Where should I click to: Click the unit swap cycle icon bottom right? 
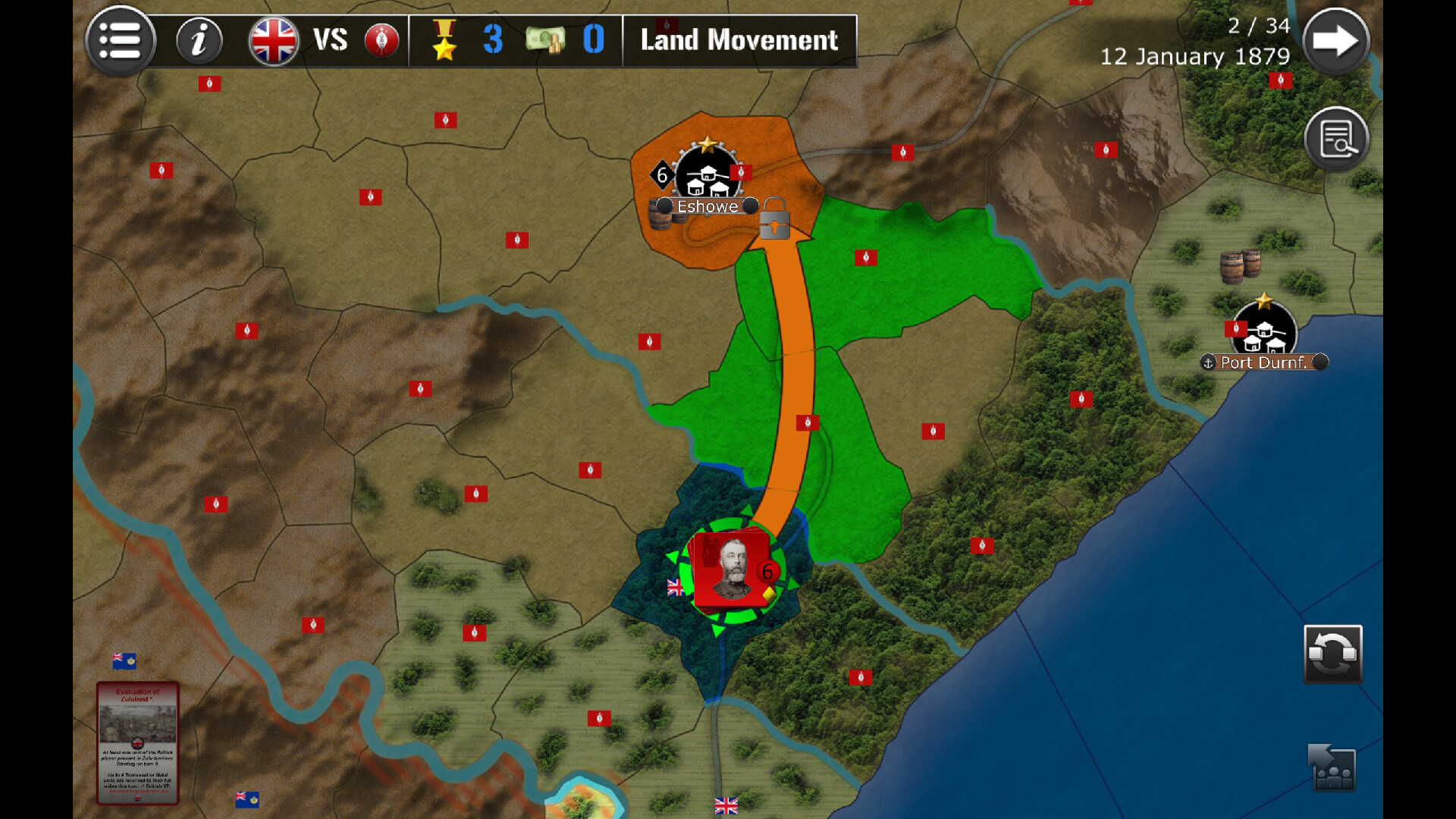tap(1333, 655)
